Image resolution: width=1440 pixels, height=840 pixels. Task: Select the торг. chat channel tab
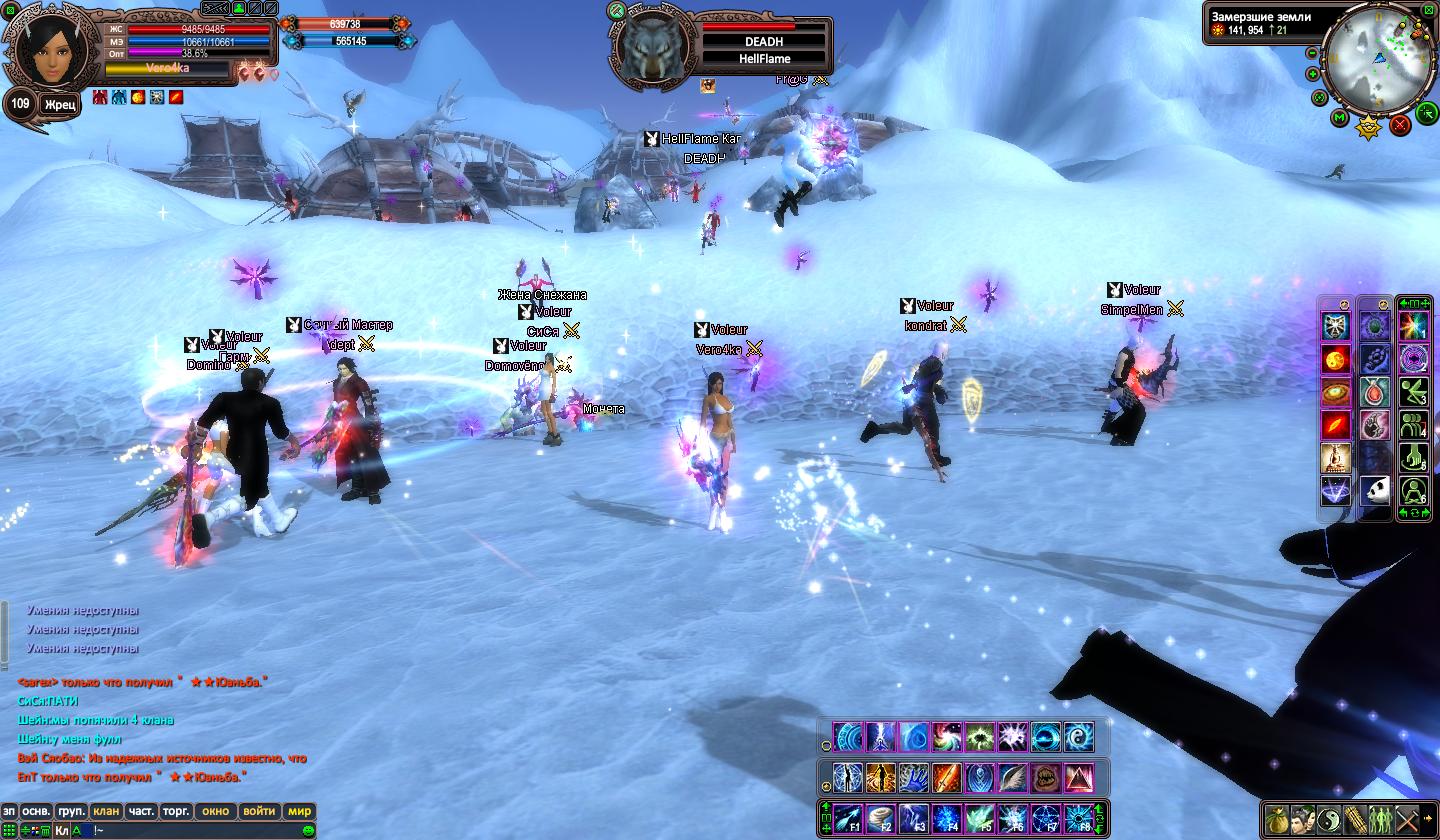coord(177,811)
